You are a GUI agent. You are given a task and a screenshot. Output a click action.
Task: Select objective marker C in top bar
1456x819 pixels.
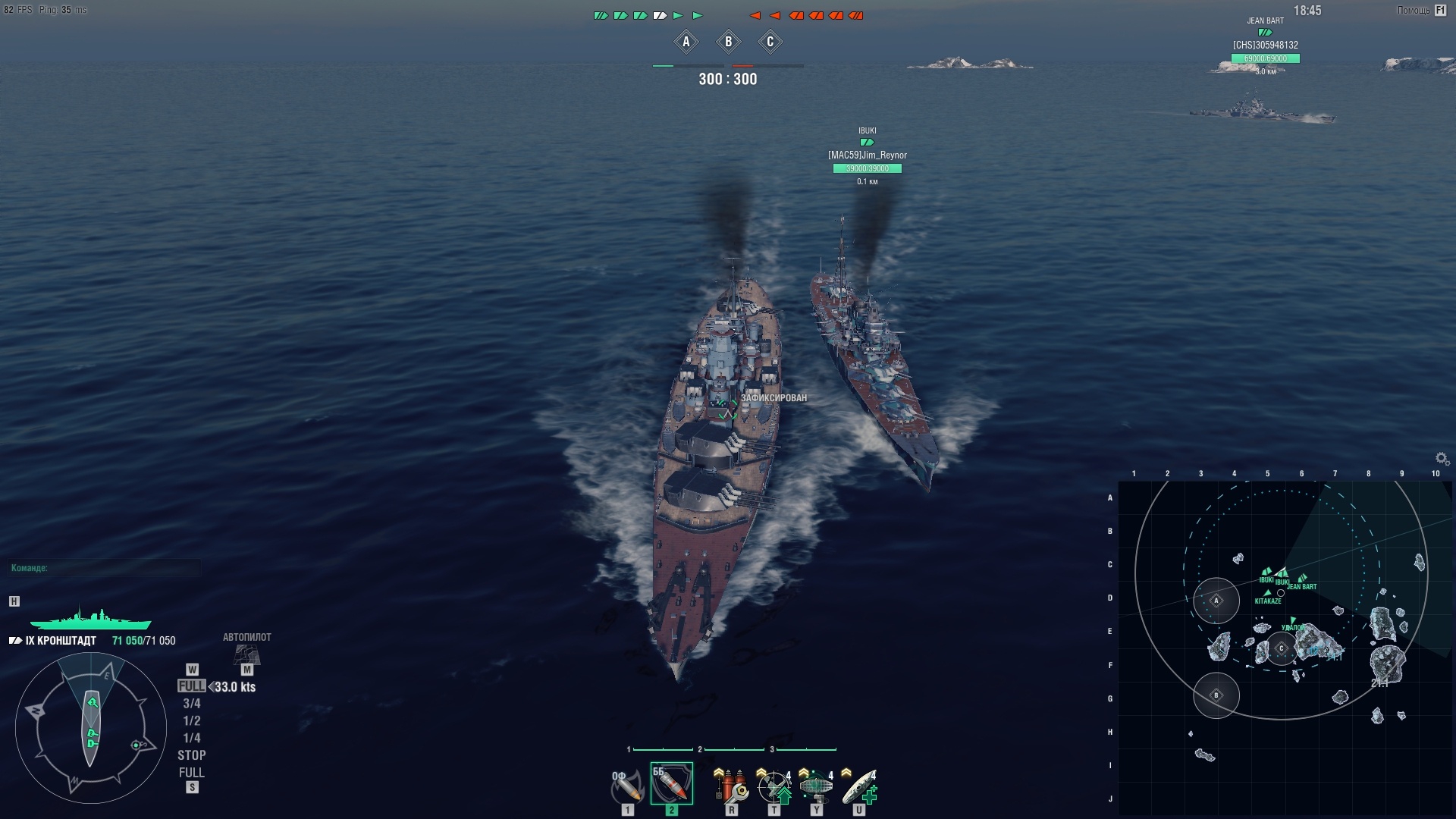click(x=770, y=42)
